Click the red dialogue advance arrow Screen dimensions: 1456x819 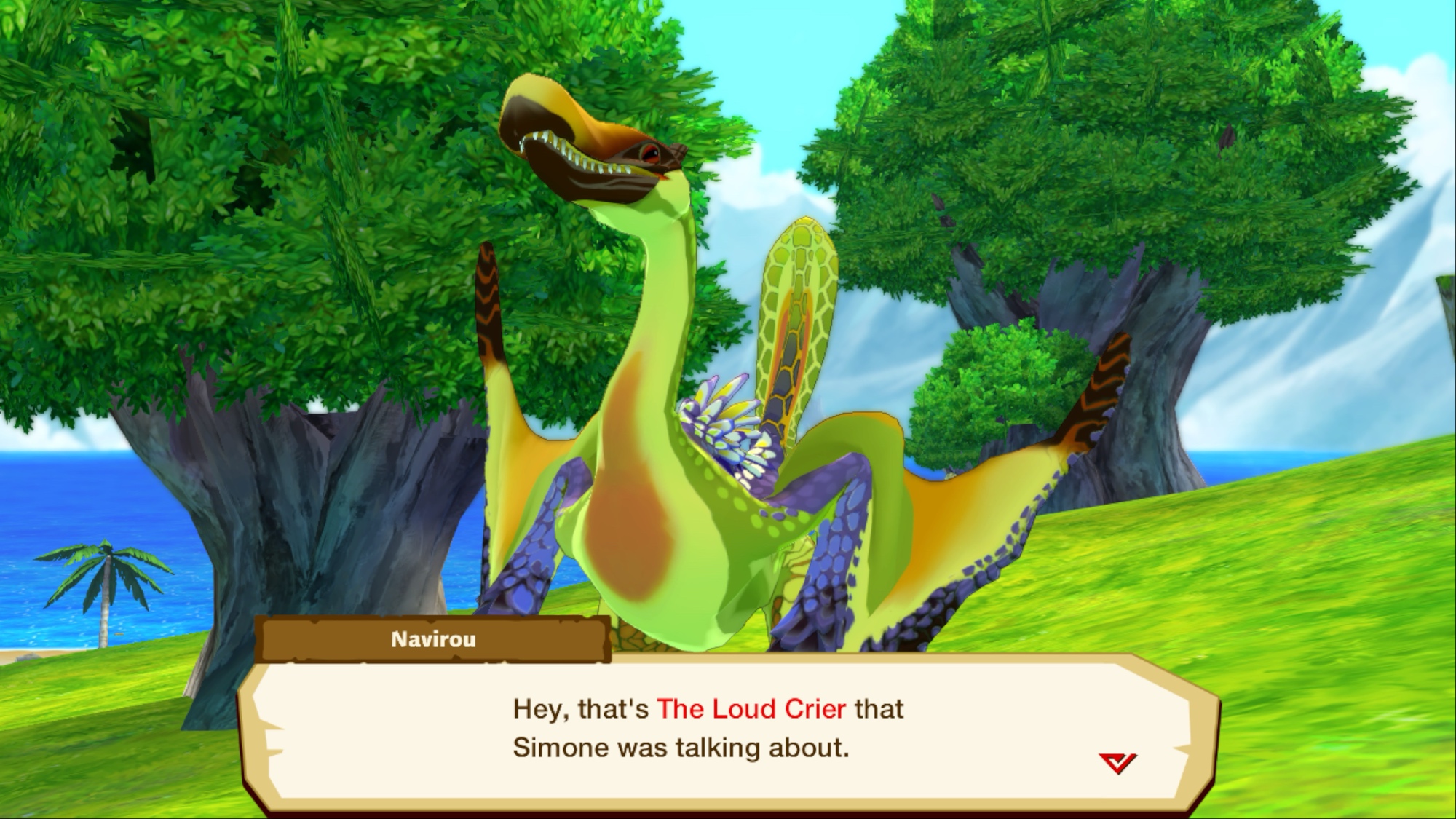(1117, 763)
